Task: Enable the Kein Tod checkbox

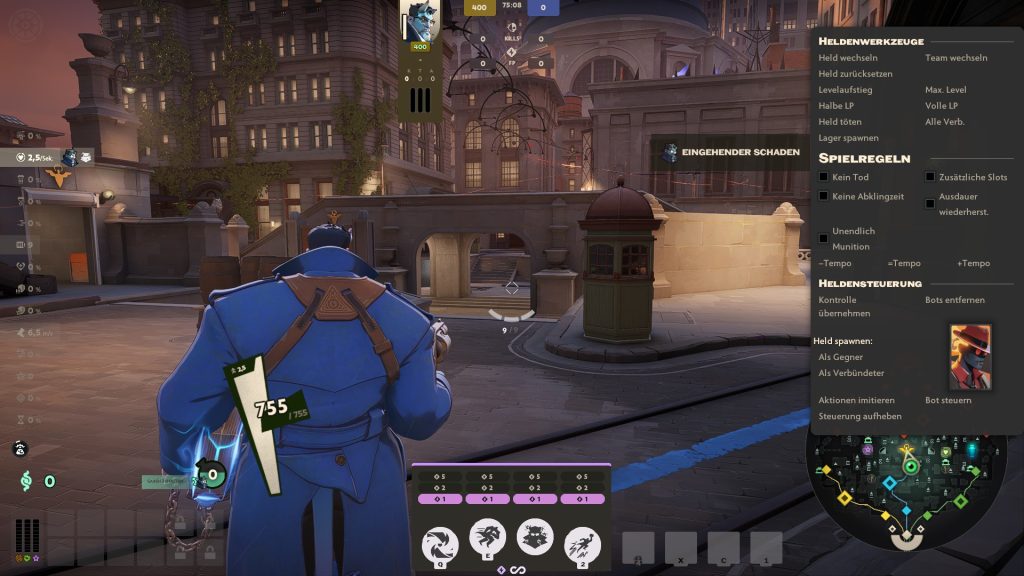Action: [823, 177]
